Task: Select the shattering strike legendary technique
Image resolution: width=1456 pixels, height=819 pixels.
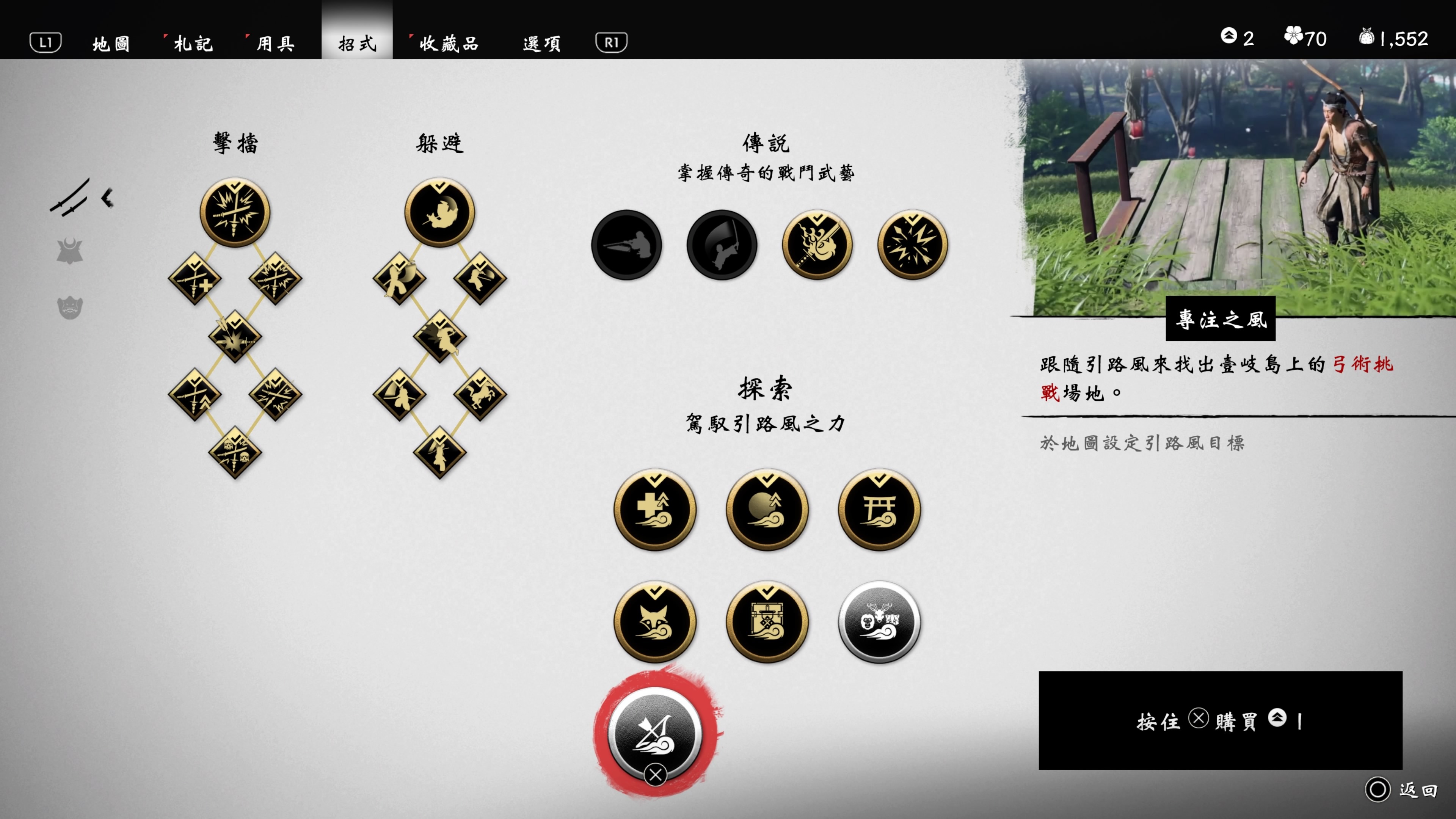Action: (911, 246)
